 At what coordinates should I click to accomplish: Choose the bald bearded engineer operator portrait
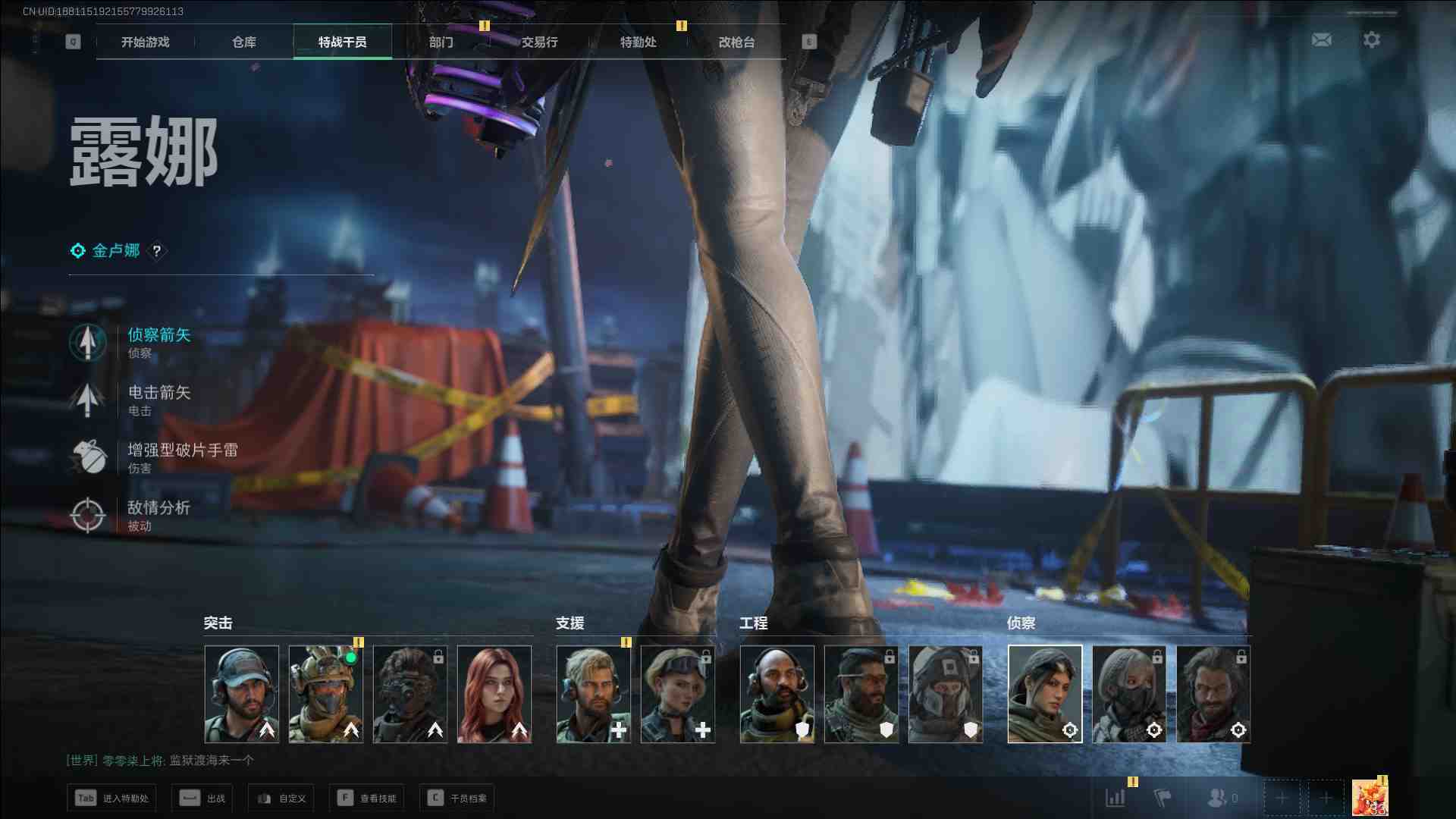[x=777, y=694]
